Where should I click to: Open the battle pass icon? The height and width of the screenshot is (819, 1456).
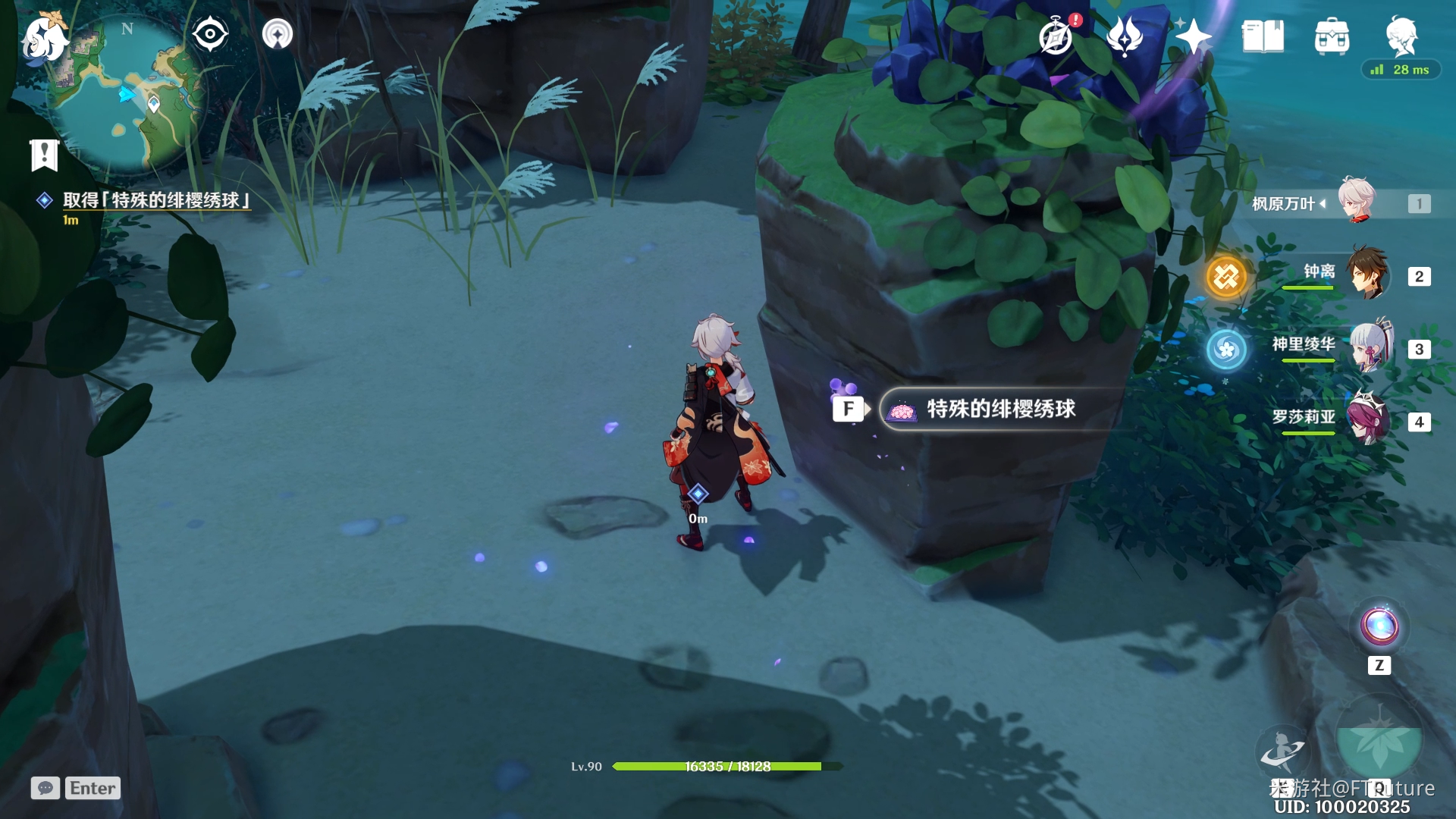tap(1124, 36)
